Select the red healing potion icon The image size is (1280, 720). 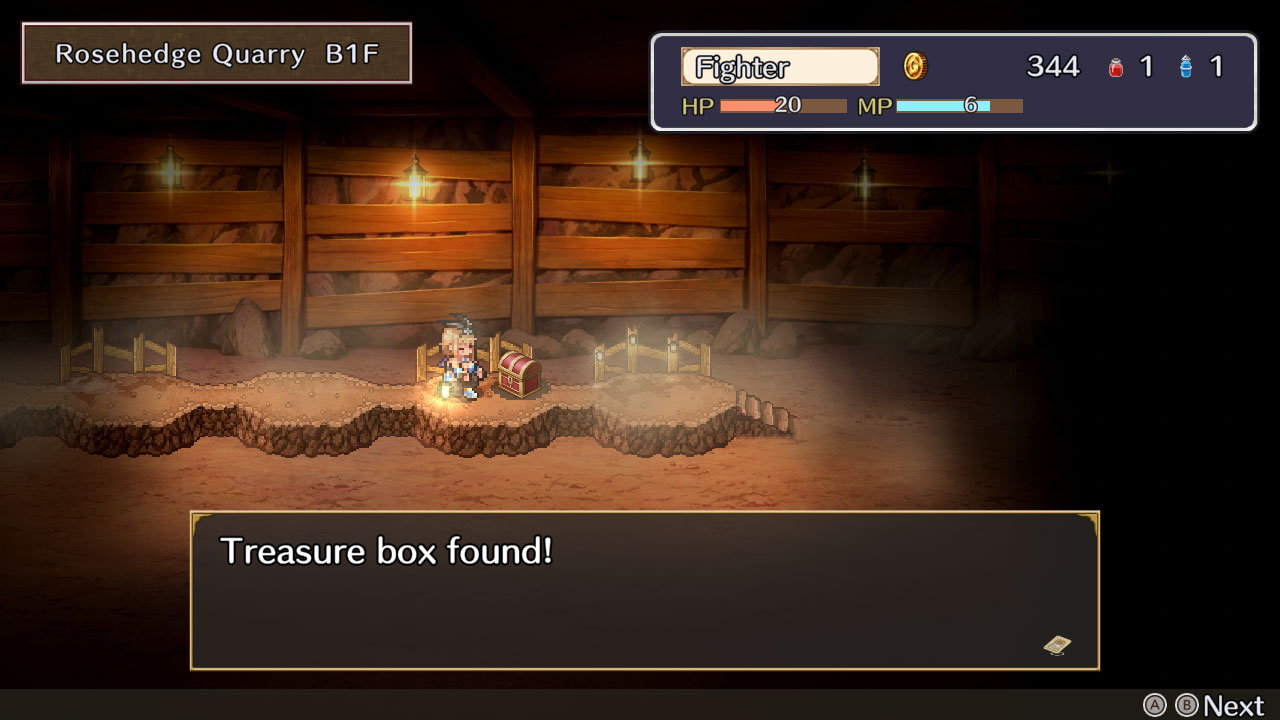point(1113,66)
